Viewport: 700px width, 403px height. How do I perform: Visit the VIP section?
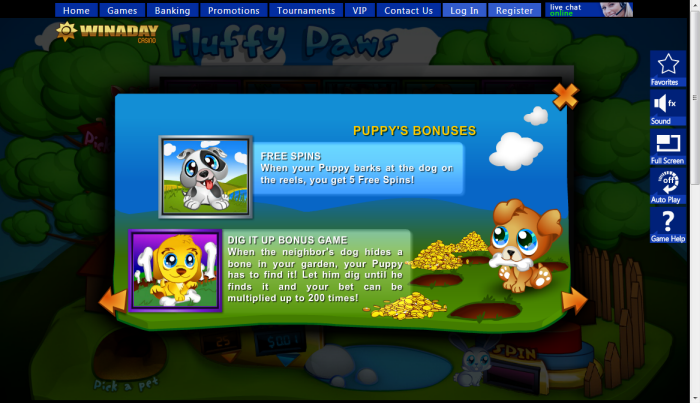(360, 11)
